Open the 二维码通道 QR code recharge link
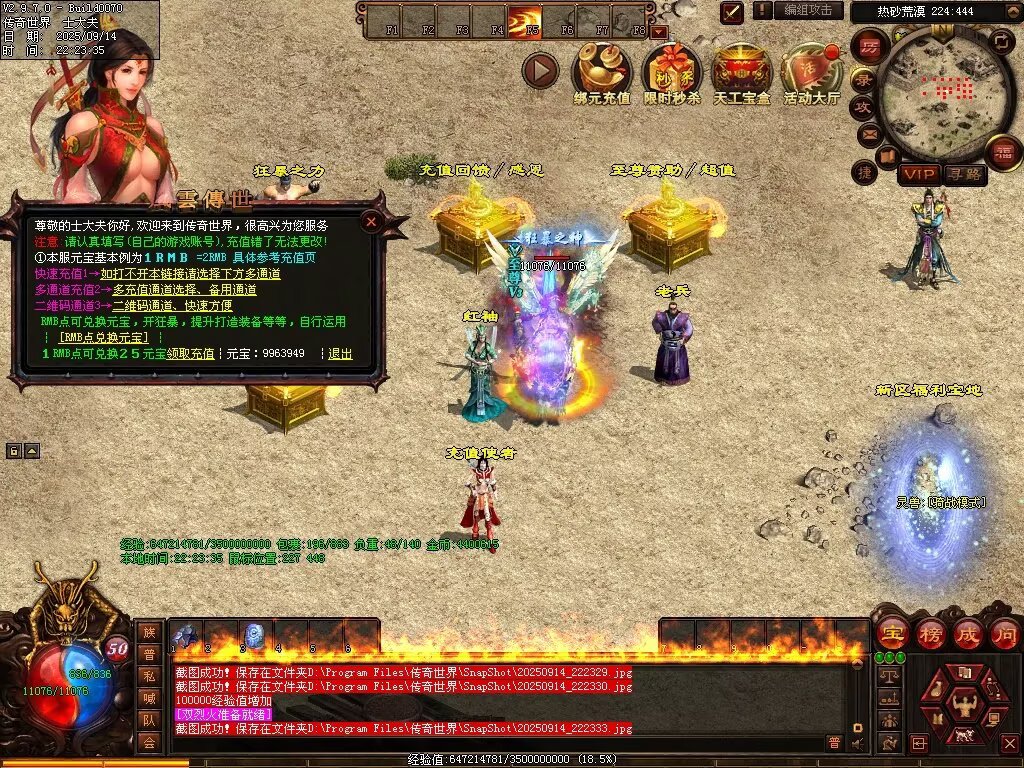Viewport: 1024px width, 768px height. pos(172,305)
